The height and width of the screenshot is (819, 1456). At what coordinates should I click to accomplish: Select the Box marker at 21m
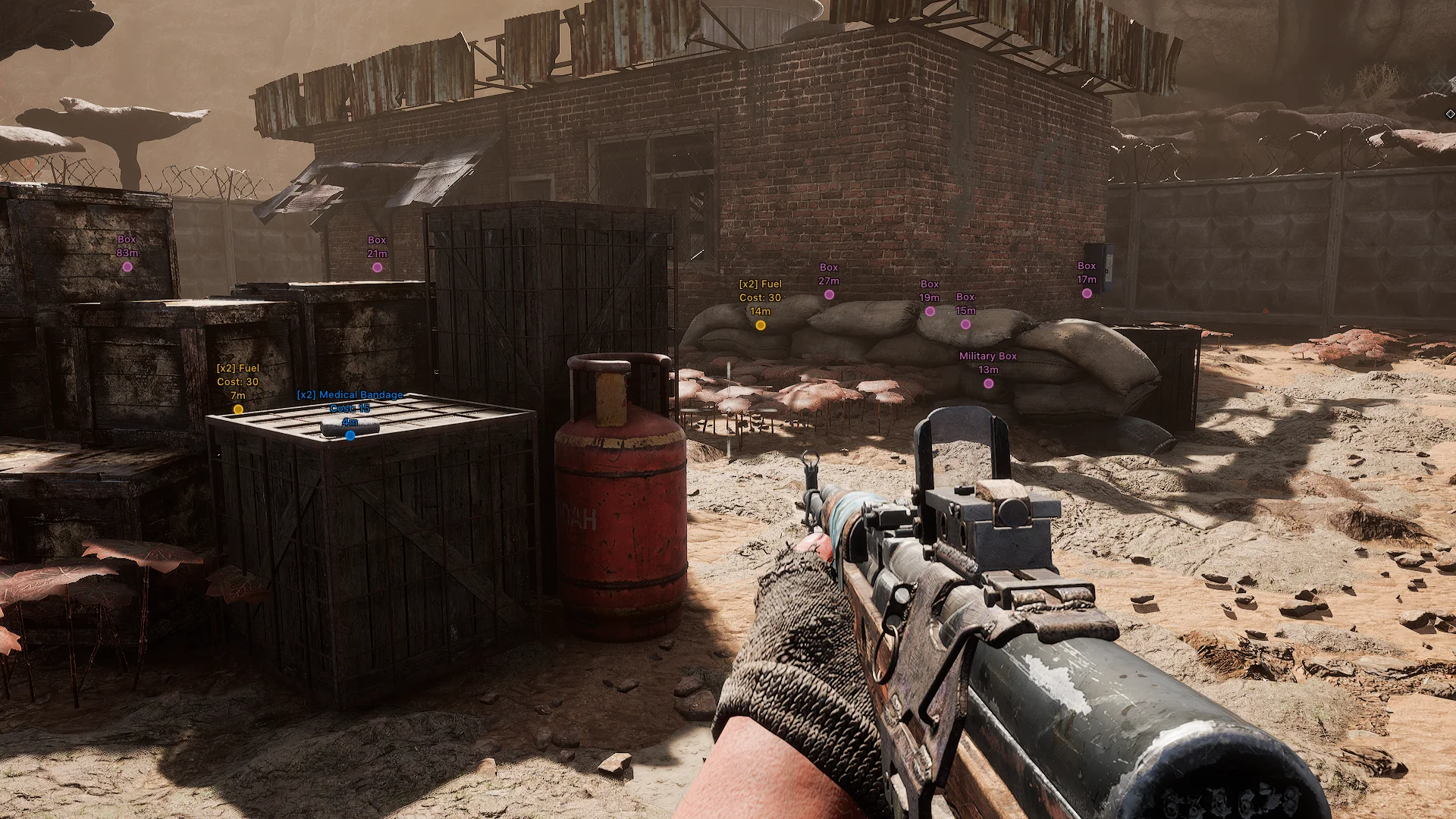pos(377,268)
